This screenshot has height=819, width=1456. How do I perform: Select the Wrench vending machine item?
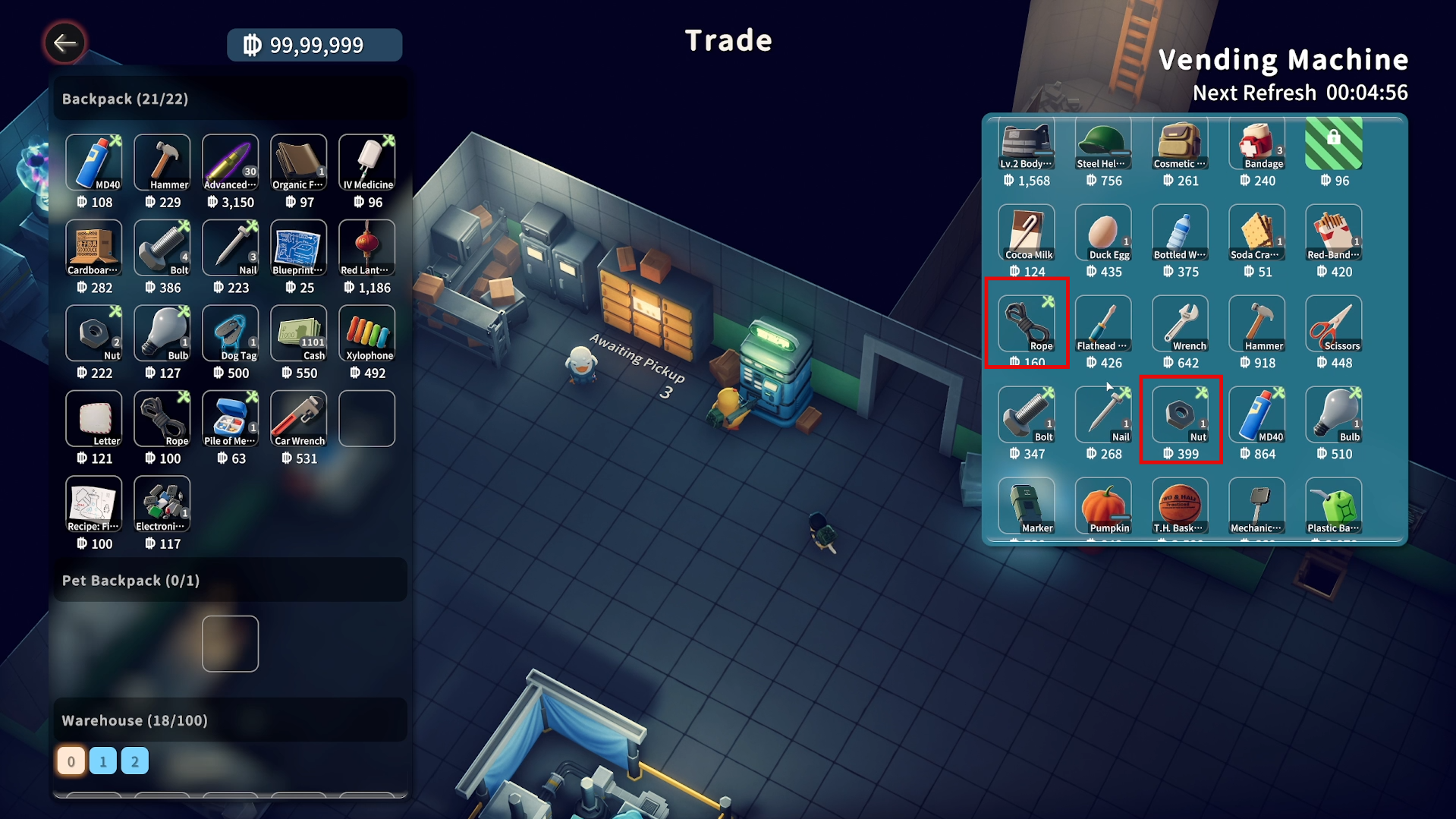1180,324
